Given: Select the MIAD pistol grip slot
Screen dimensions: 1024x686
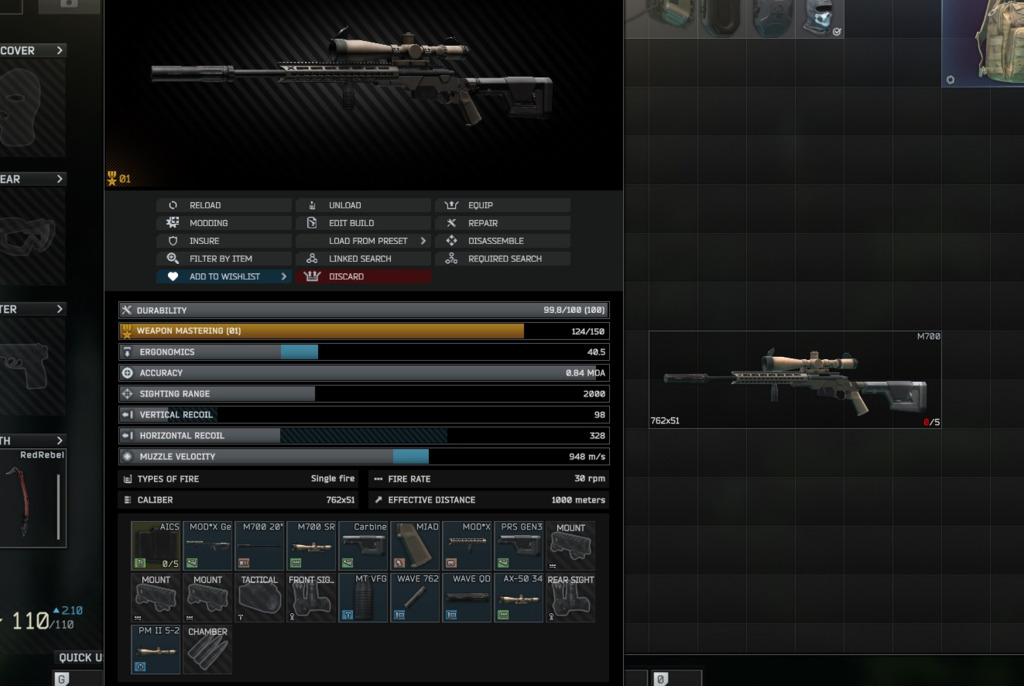Looking at the screenshot, I should tap(415, 546).
